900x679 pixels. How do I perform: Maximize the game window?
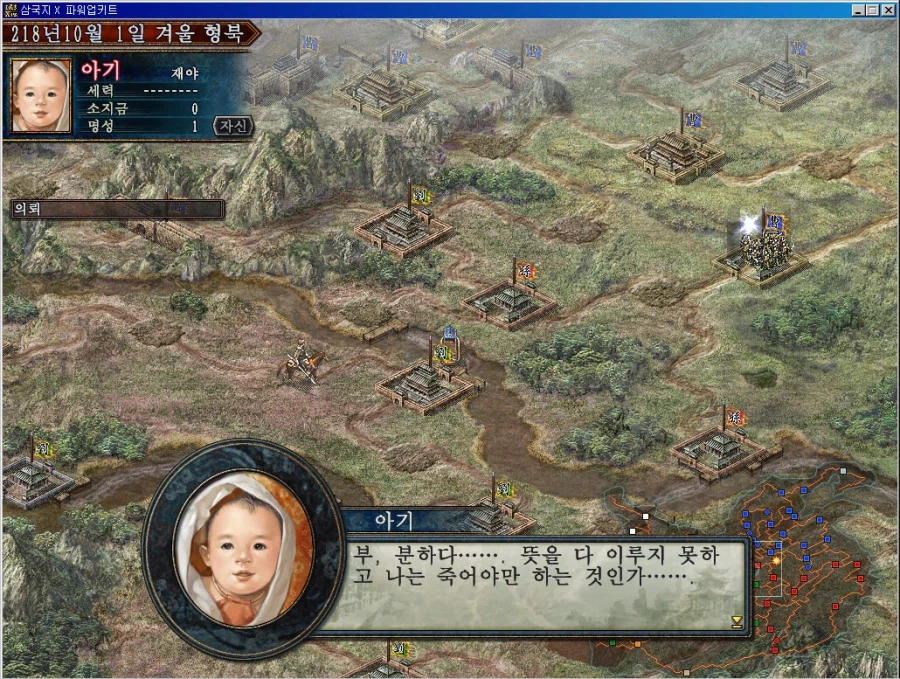point(874,9)
